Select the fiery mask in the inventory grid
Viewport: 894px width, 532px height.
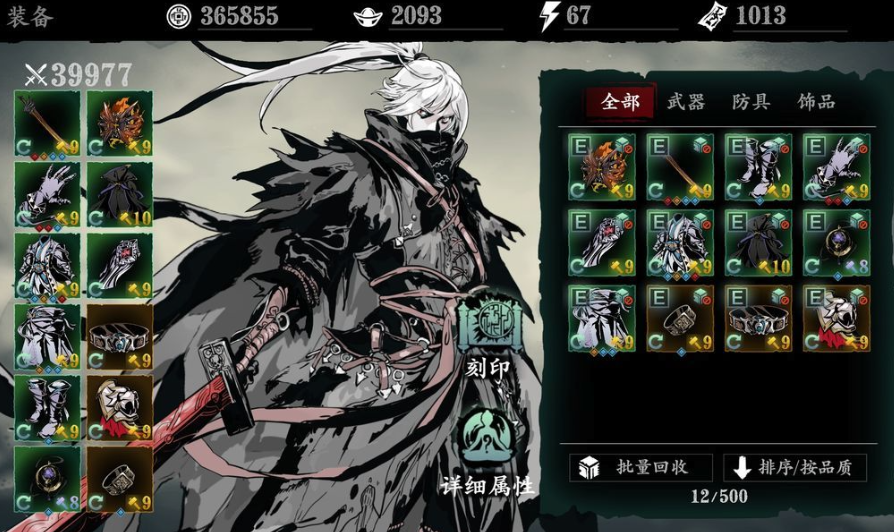pos(602,167)
